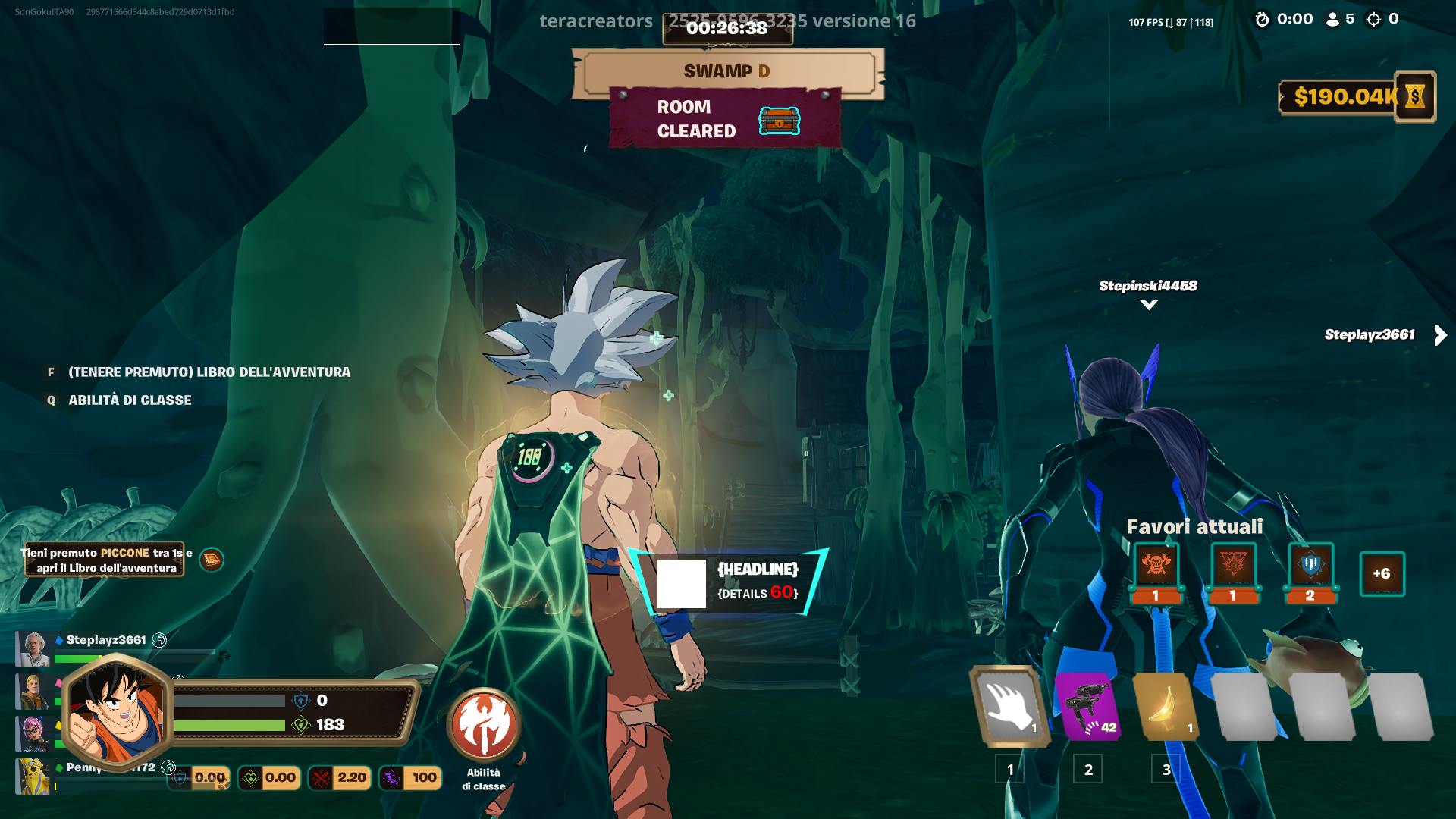View the blue shield boon icon

coord(1310,566)
